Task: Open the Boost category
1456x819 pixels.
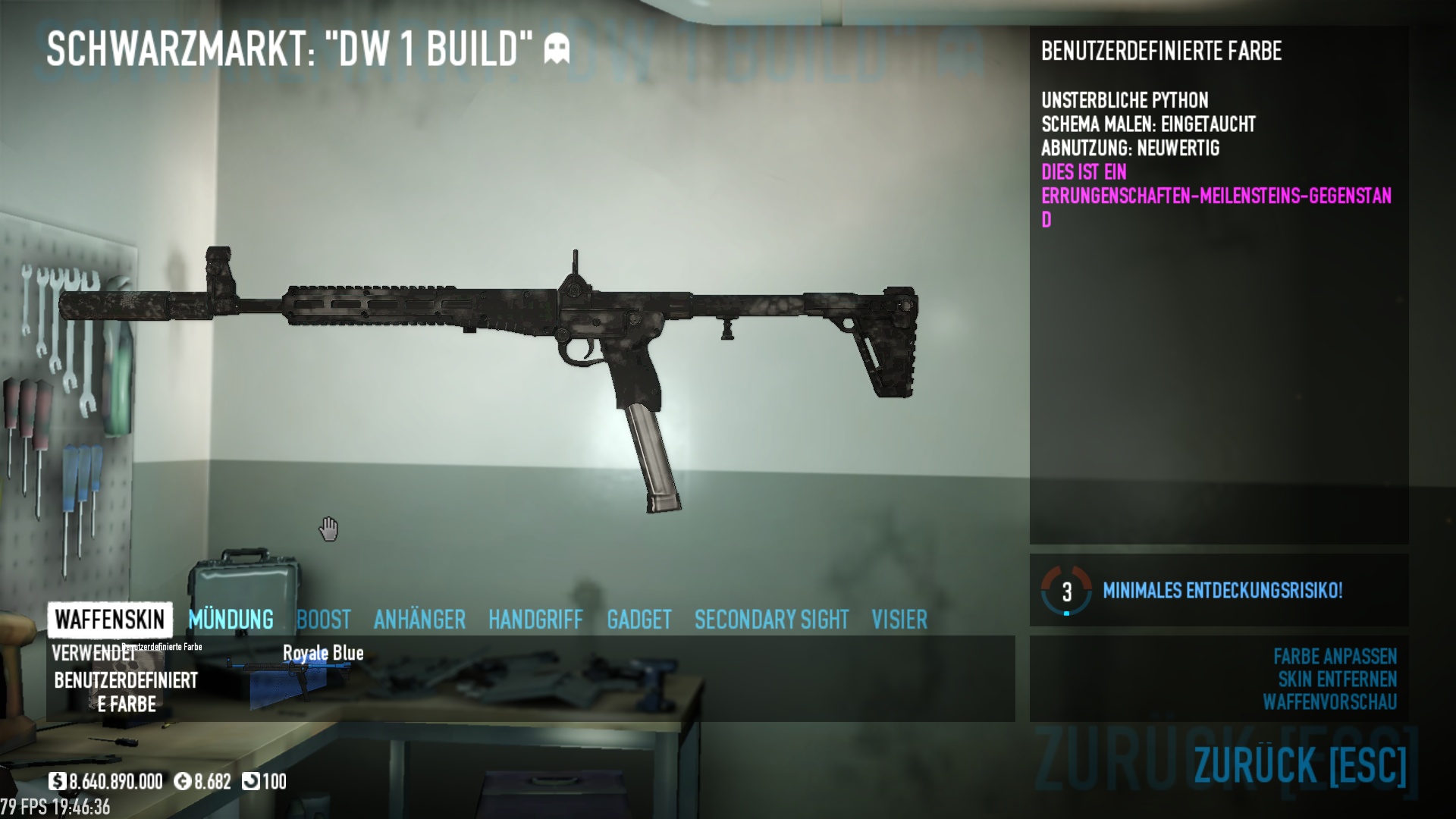Action: pos(324,620)
